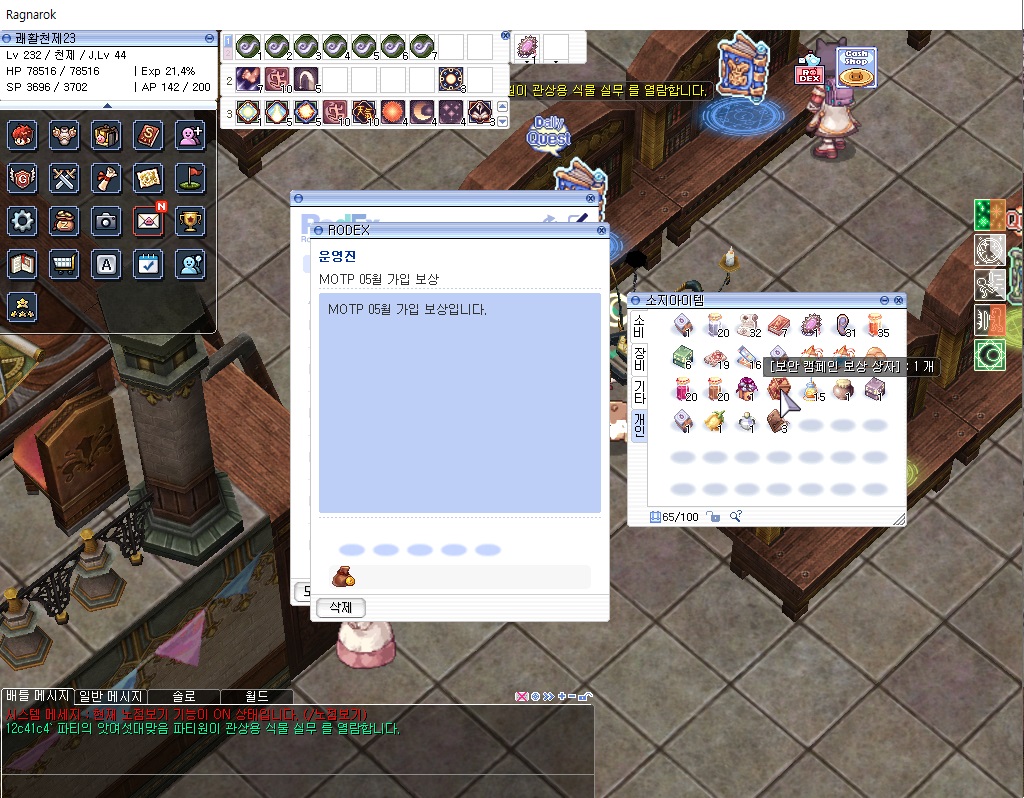
Task: Delete the mail with the 삭제 button
Action: [x=341, y=607]
